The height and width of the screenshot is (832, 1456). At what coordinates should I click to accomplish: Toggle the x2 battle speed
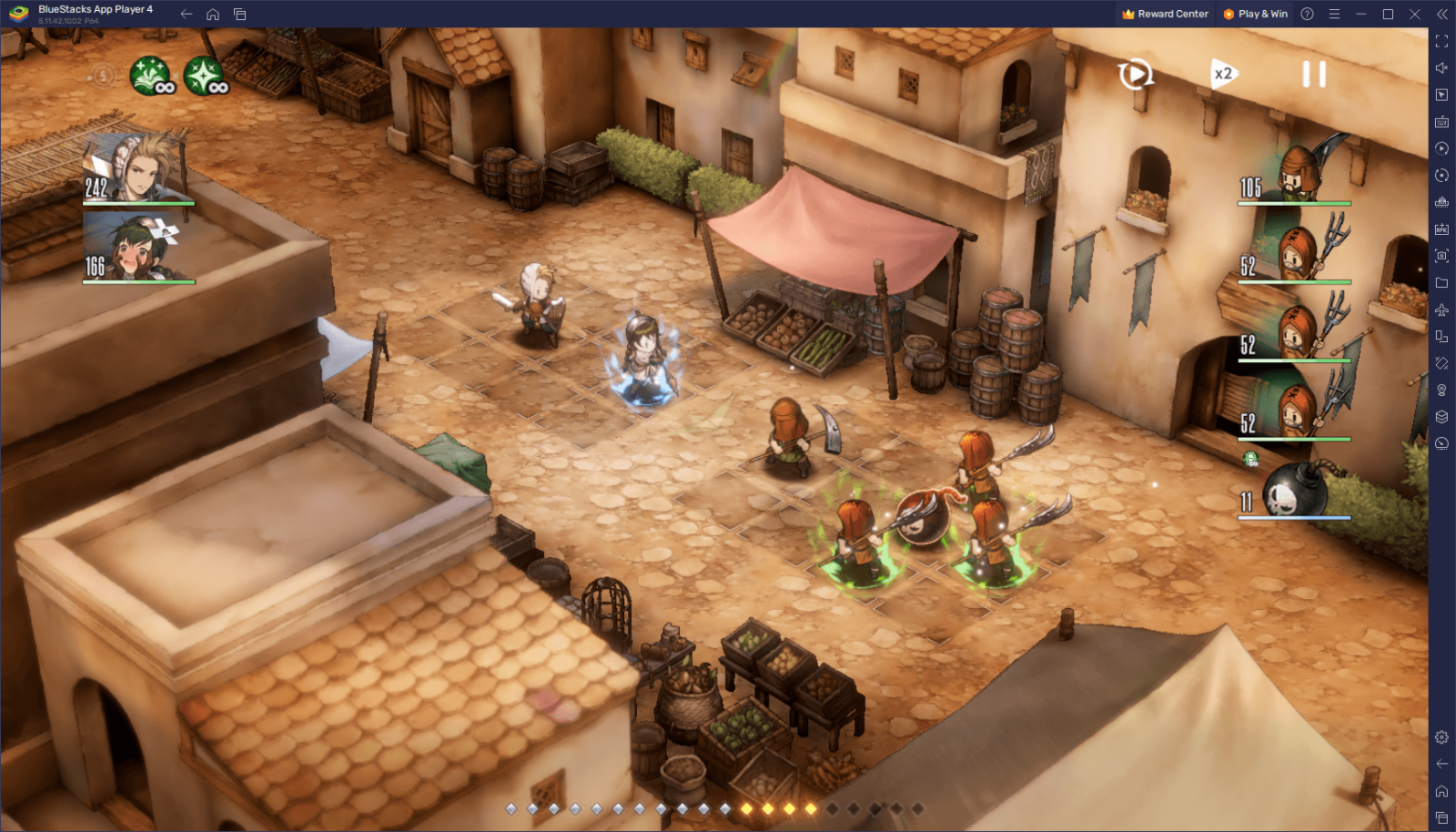click(x=1223, y=75)
